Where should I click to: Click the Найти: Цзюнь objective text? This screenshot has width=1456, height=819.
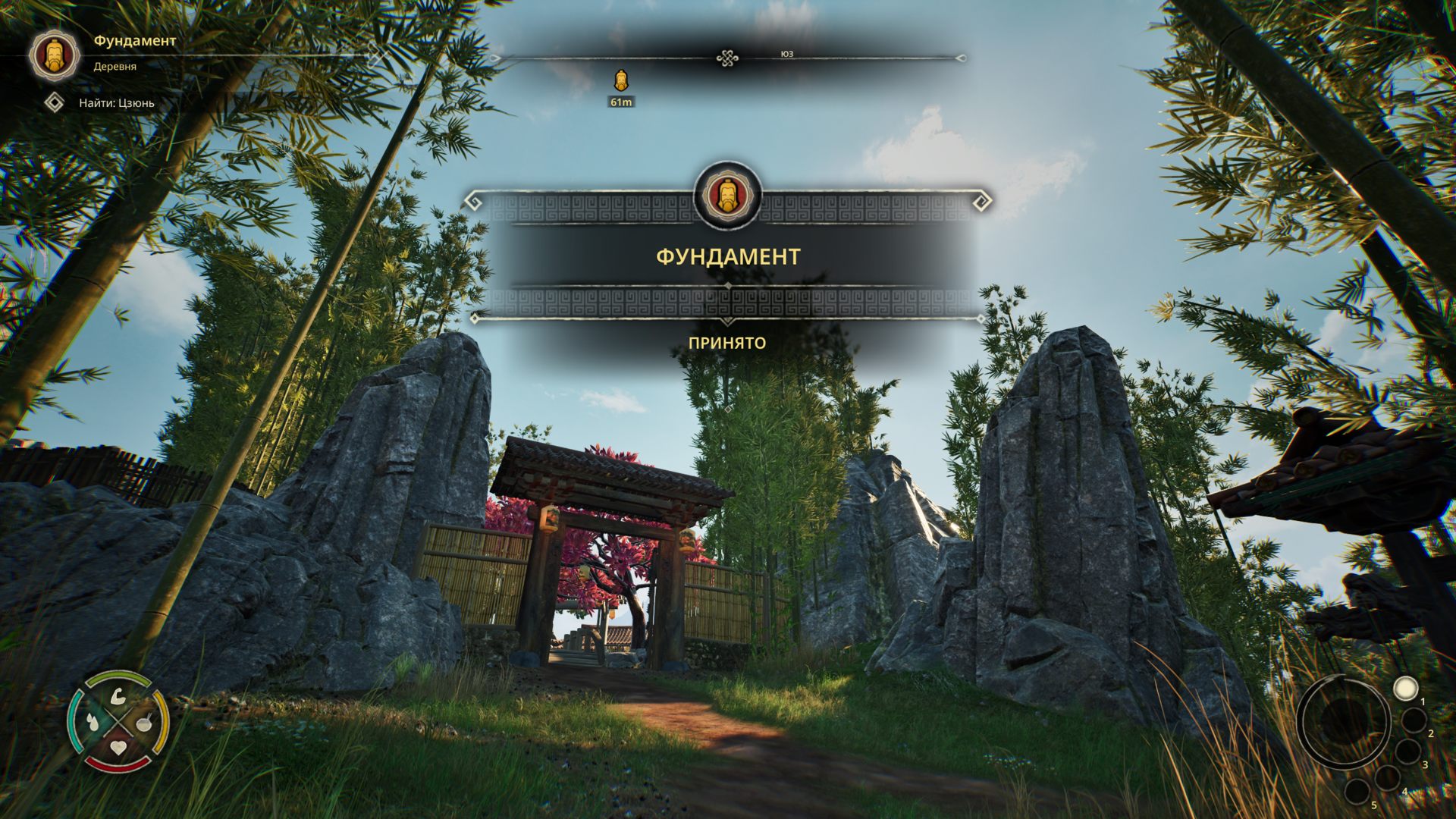[118, 102]
